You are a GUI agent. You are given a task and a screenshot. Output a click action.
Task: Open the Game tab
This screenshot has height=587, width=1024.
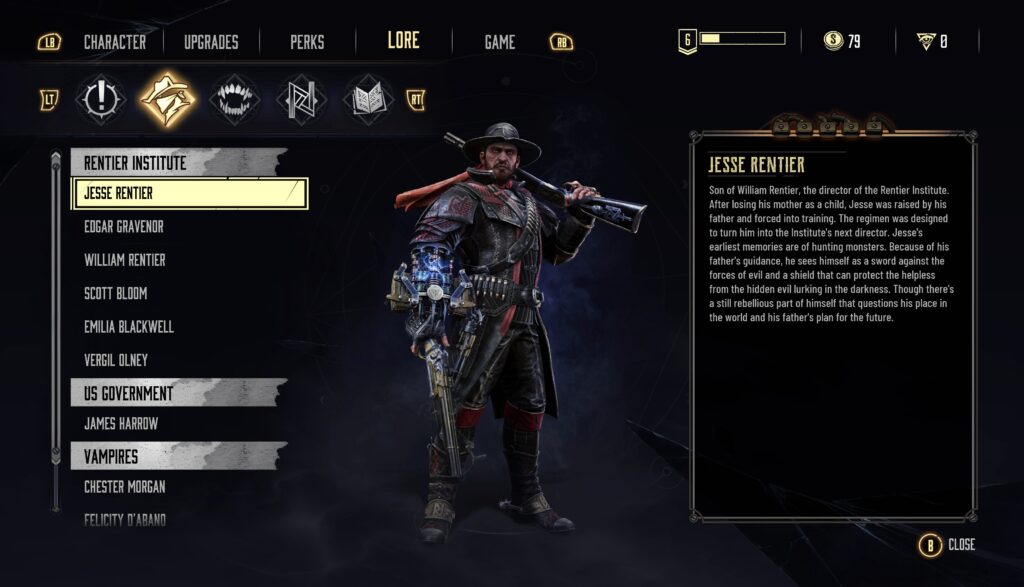click(499, 42)
